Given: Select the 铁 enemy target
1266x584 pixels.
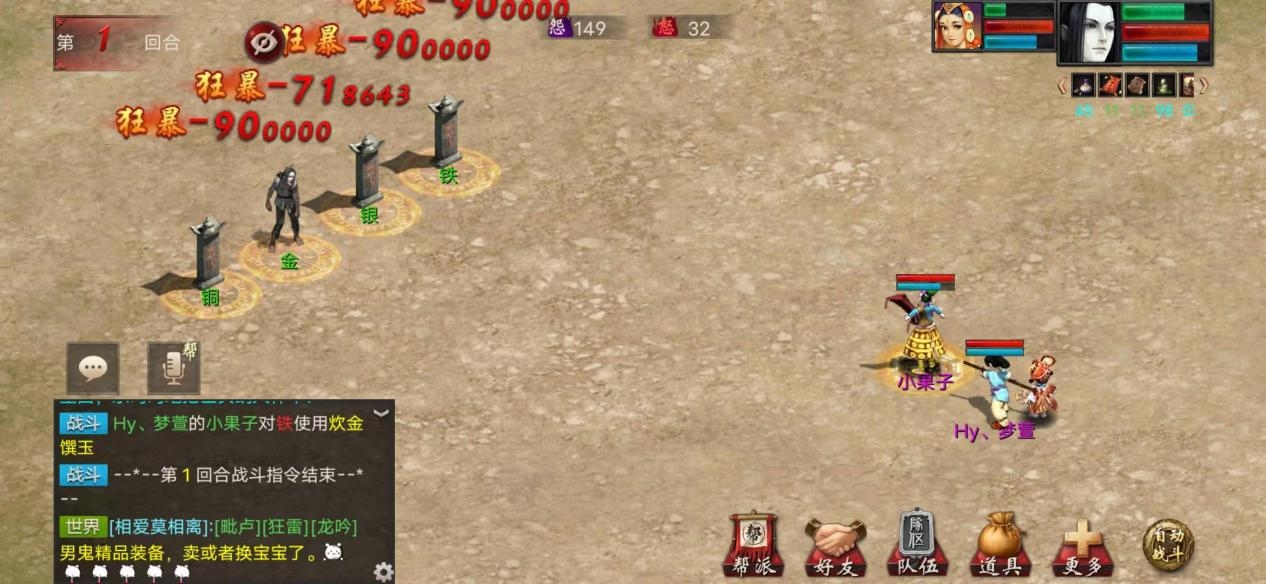Looking at the screenshot, I should 447,135.
